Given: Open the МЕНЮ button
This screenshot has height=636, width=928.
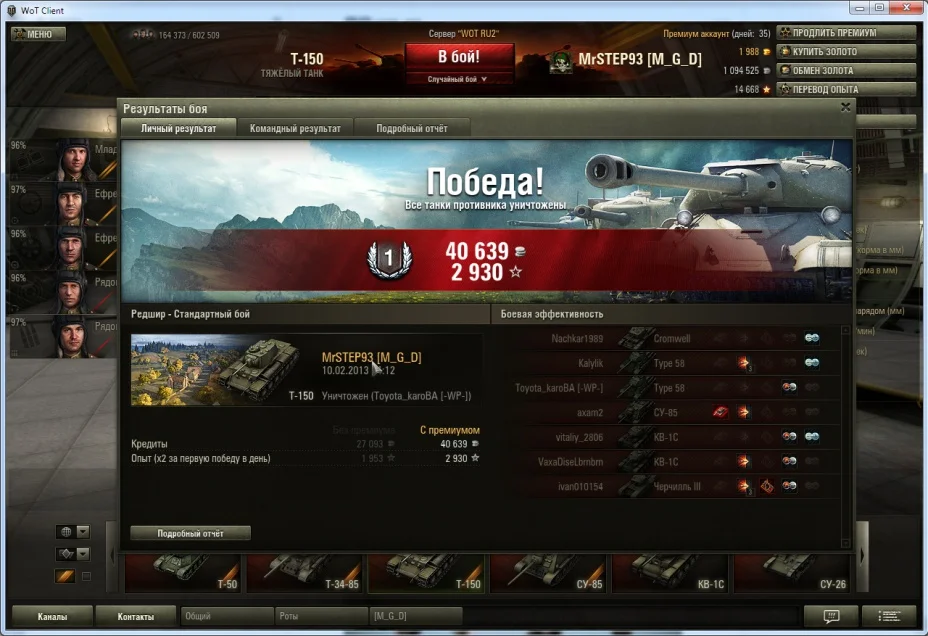Looking at the screenshot, I should (38, 34).
